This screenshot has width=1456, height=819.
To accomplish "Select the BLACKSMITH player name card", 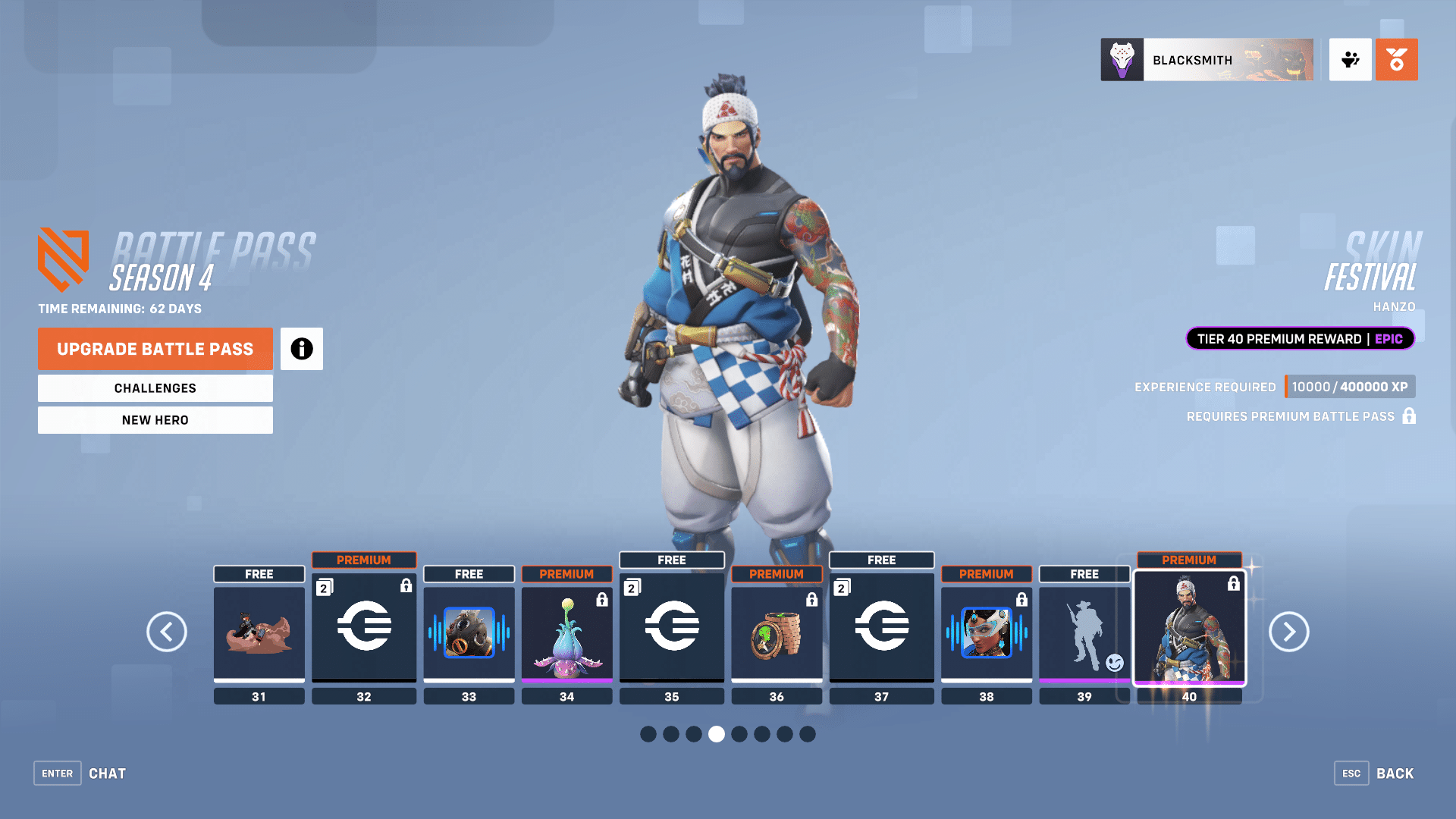I will 1207,60.
